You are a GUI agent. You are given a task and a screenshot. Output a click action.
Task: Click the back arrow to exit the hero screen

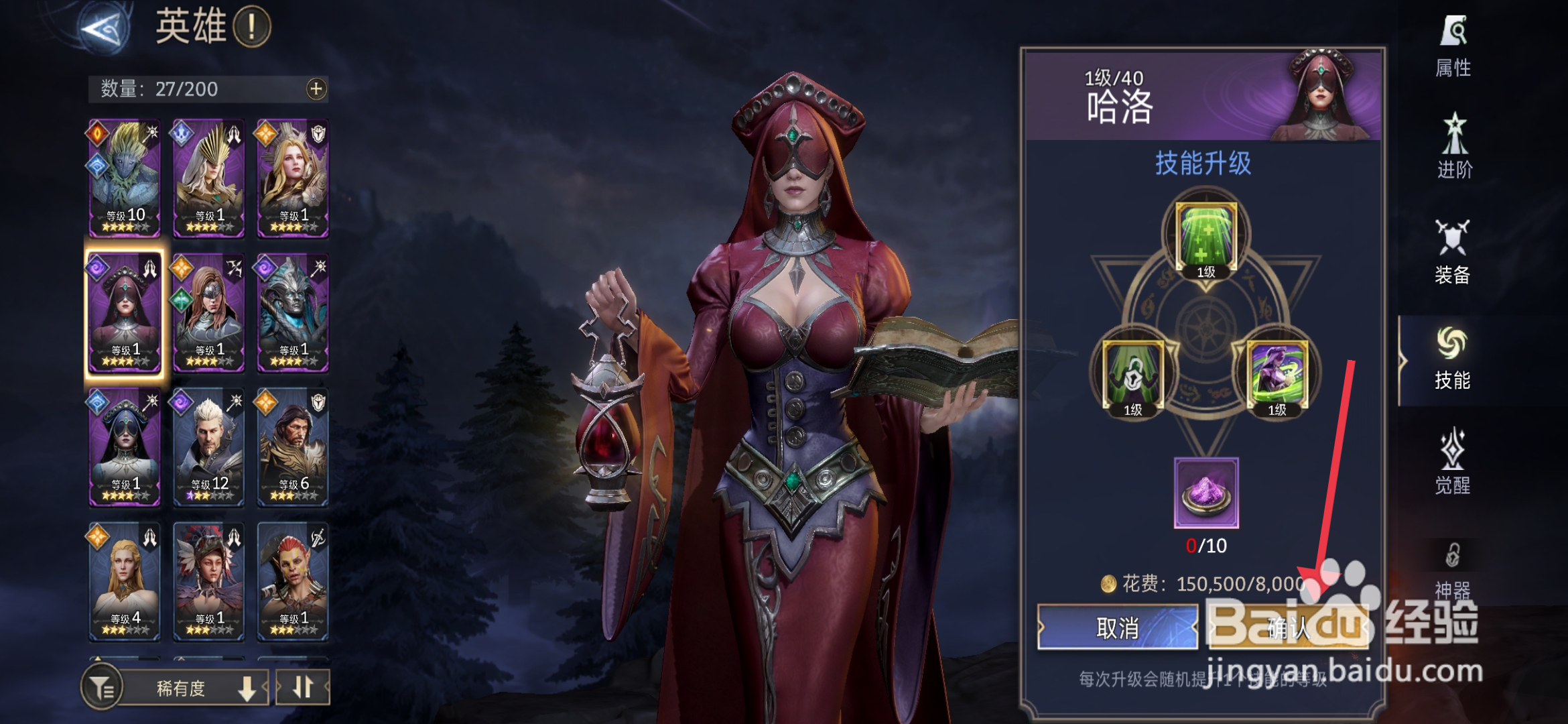click(101, 27)
